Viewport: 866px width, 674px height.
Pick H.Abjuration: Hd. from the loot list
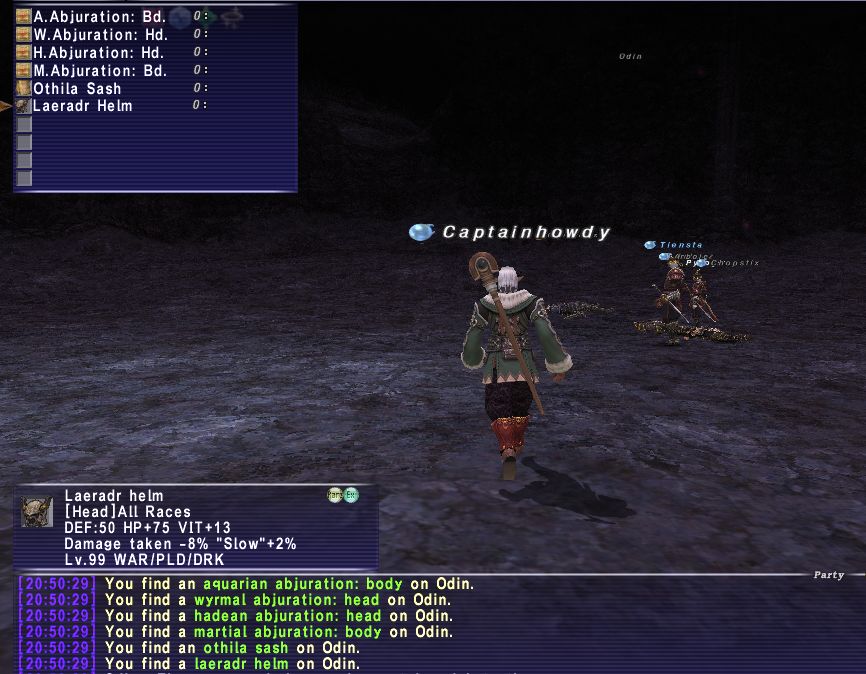coord(99,53)
